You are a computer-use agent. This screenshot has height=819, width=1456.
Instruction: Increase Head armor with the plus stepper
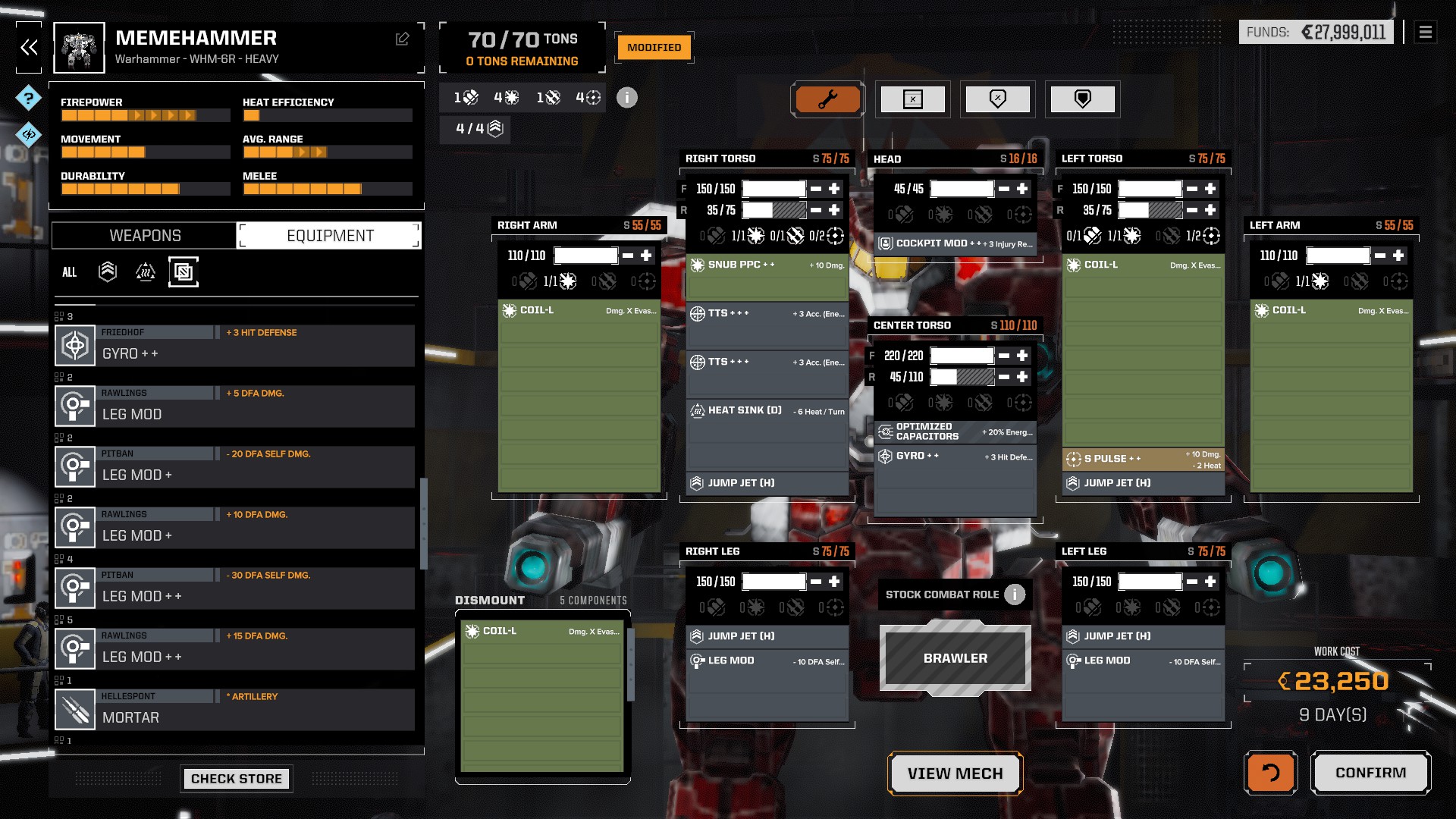[x=1022, y=188]
